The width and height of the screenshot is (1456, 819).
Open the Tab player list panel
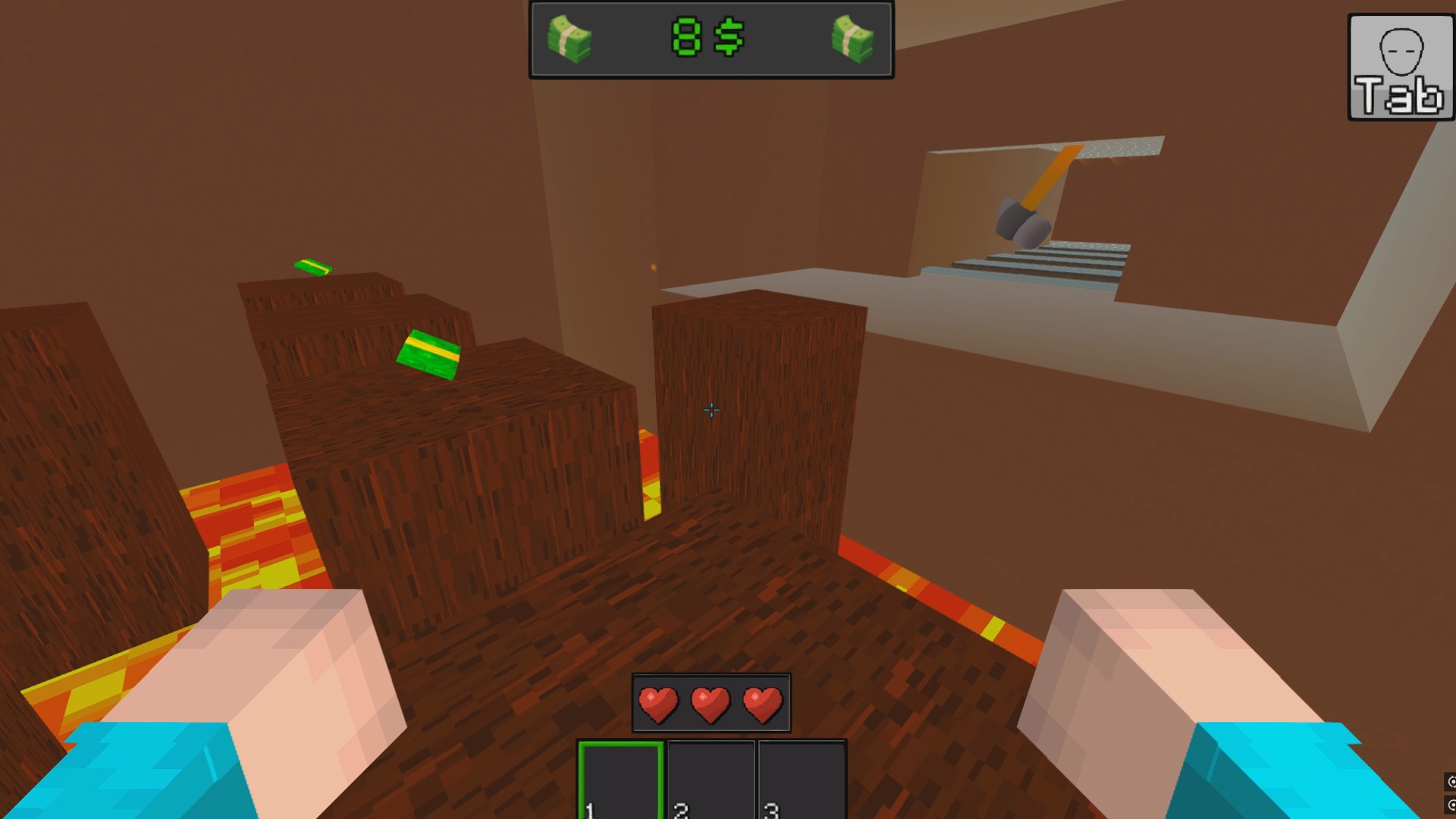pyautogui.click(x=1399, y=68)
